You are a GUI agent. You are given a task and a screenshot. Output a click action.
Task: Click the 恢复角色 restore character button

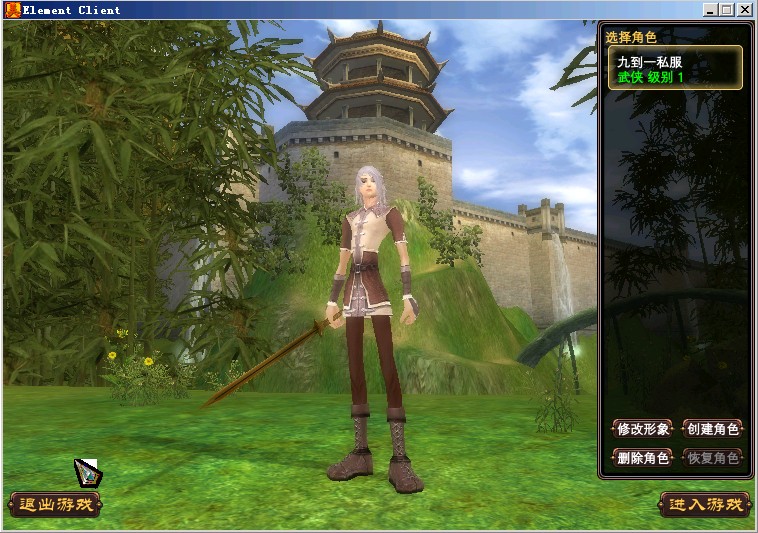pos(712,458)
